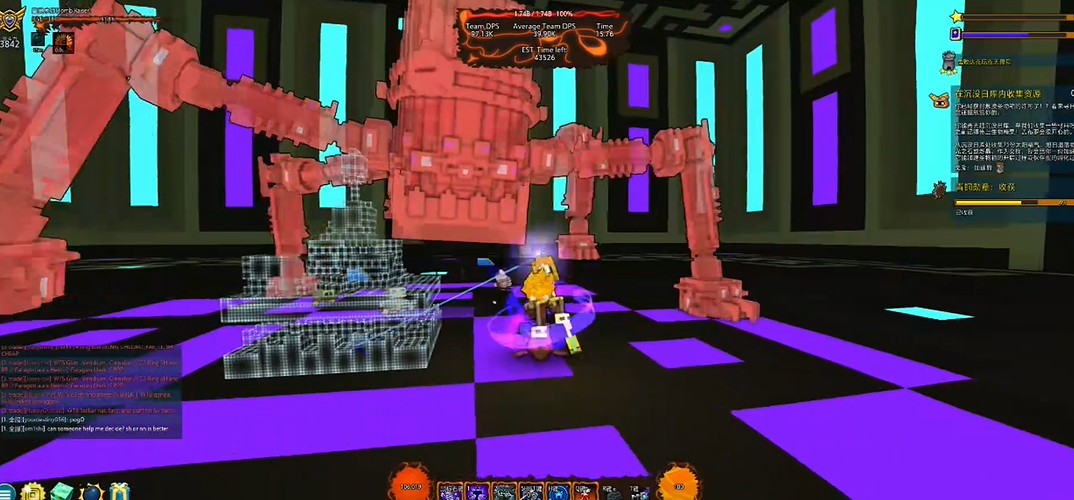Click the leftmost ability slot in the hotbar
1074x500 pixels.
pyautogui.click(x=447, y=490)
